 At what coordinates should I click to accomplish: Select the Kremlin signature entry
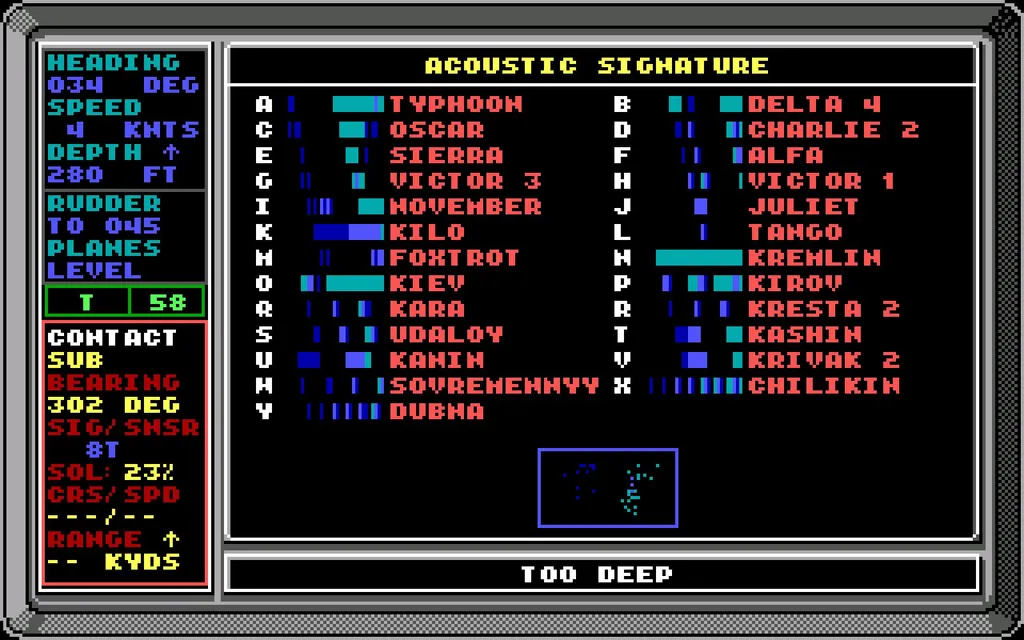click(x=813, y=258)
